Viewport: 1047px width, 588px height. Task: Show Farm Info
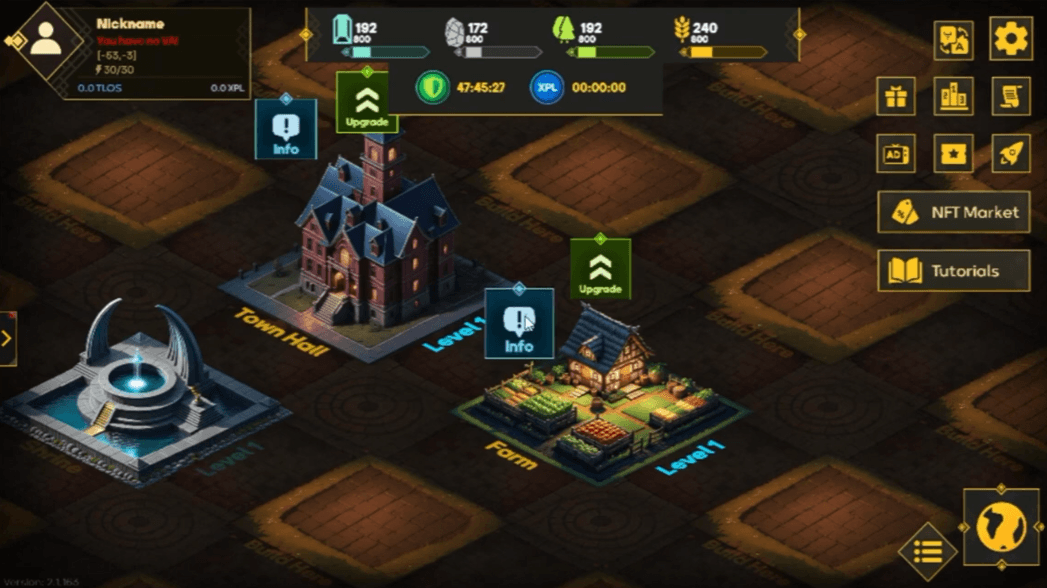(x=519, y=324)
